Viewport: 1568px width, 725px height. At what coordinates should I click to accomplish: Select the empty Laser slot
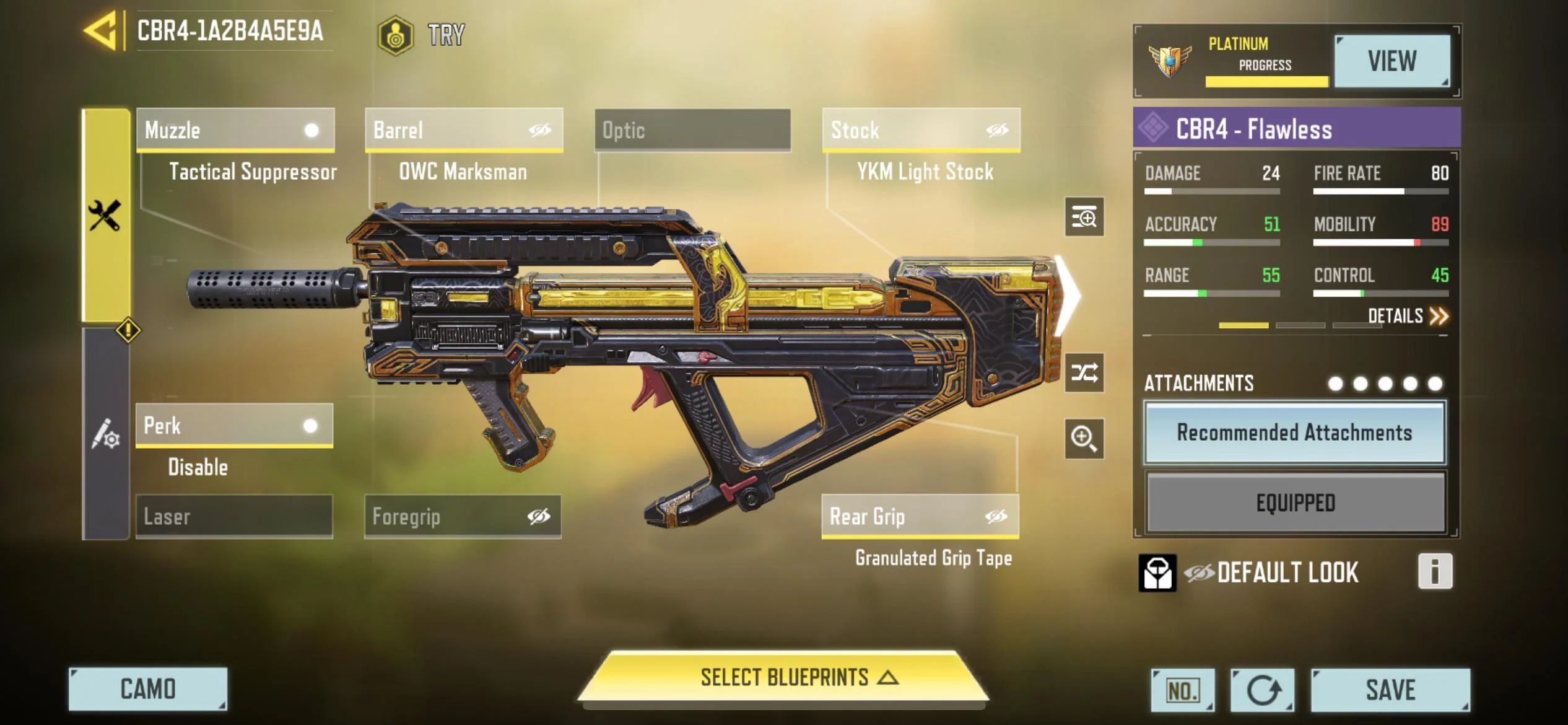(234, 516)
